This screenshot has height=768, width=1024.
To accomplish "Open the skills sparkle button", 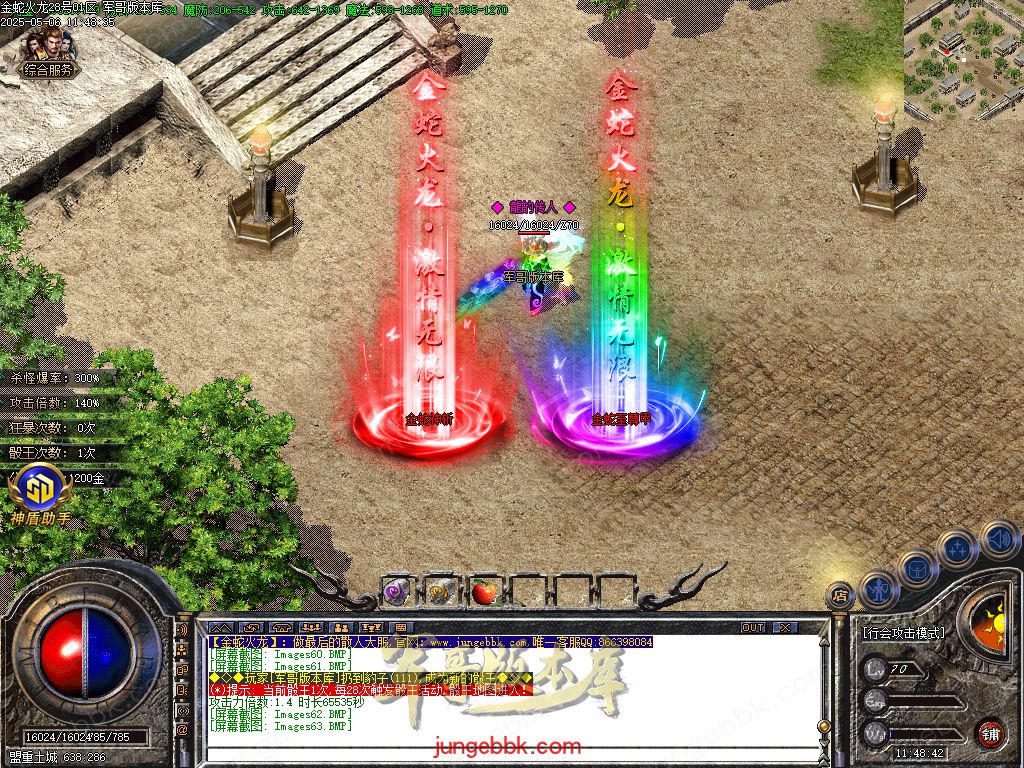I will [957, 548].
